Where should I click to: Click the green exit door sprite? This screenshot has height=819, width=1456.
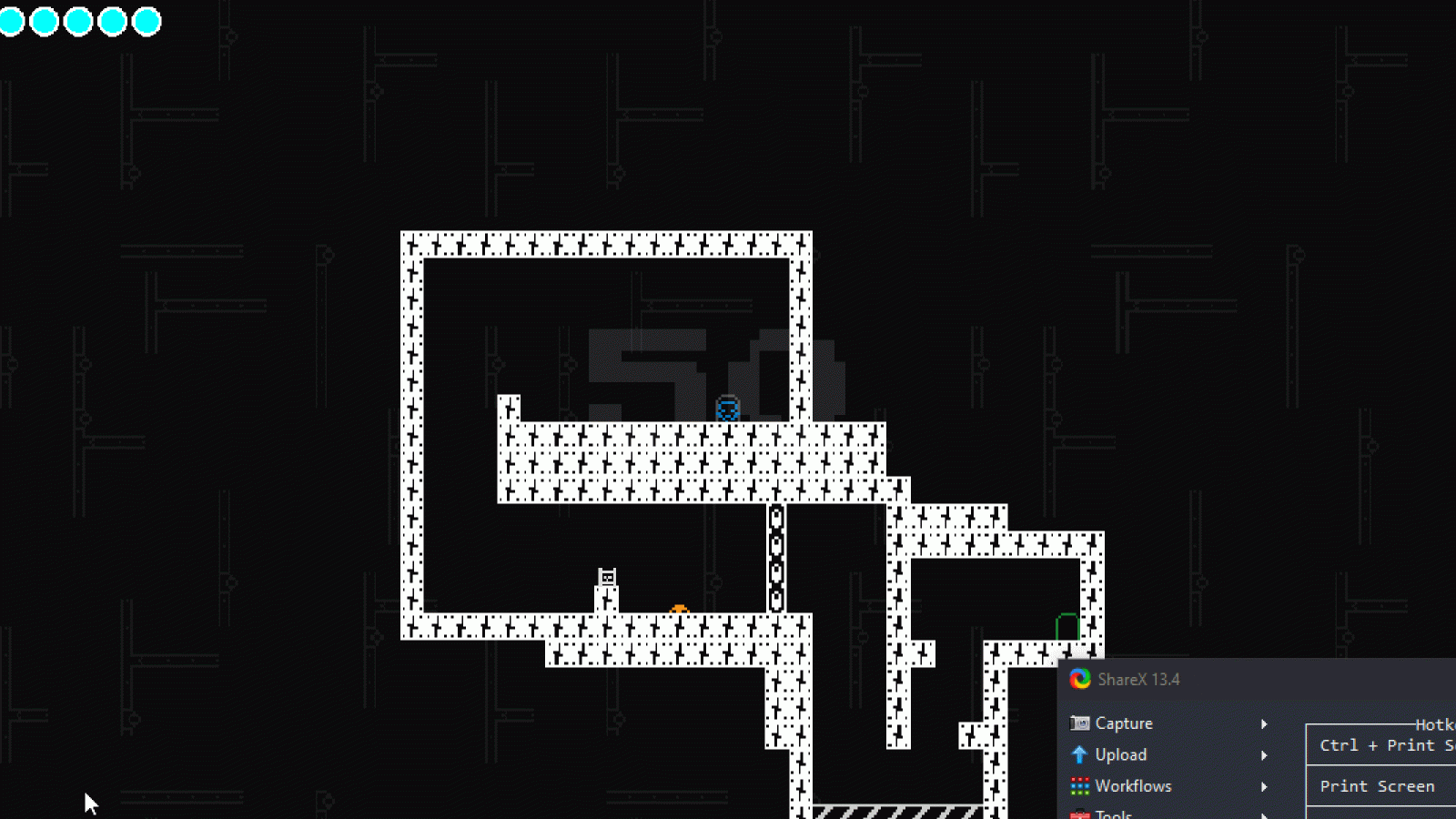1066,626
